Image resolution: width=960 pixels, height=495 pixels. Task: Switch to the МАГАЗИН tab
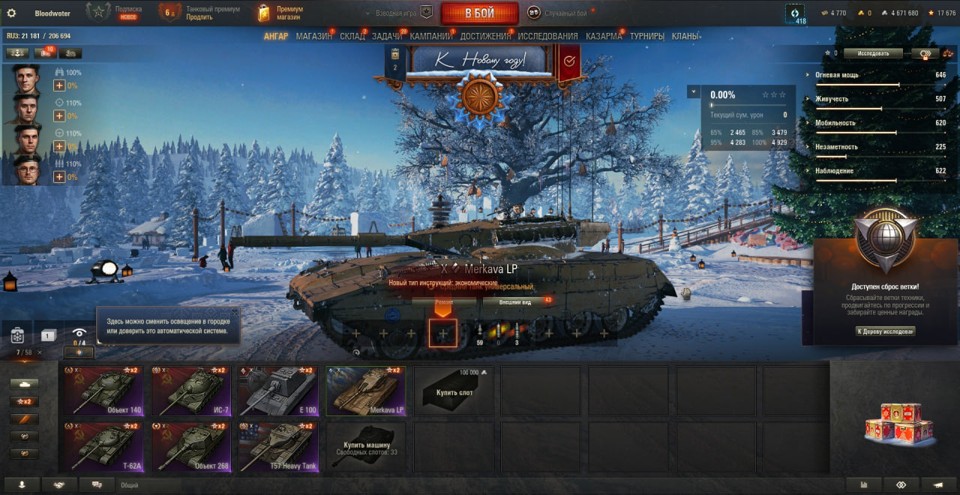[314, 36]
